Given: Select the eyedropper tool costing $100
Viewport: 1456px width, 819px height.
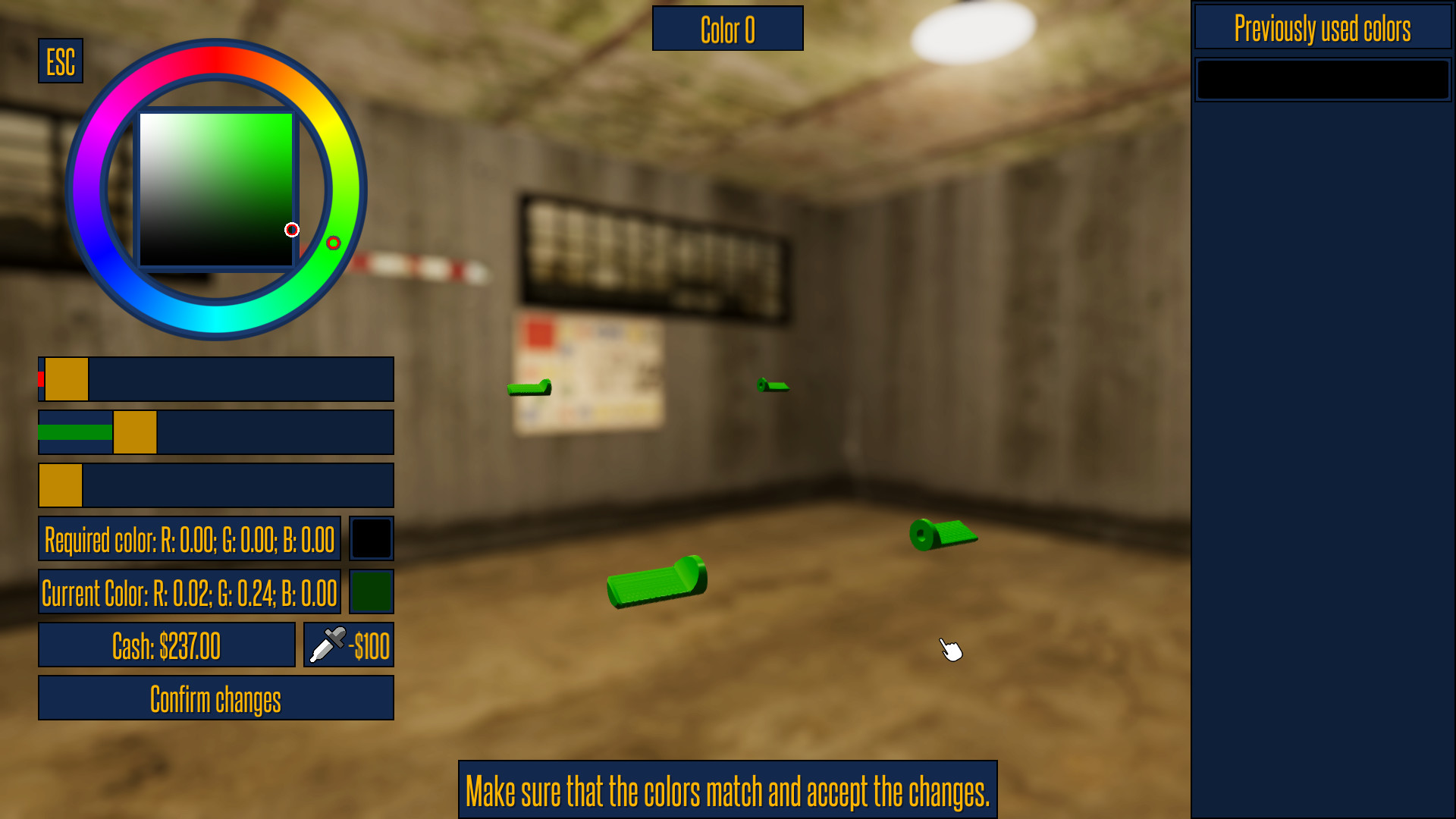Looking at the screenshot, I should [x=347, y=645].
